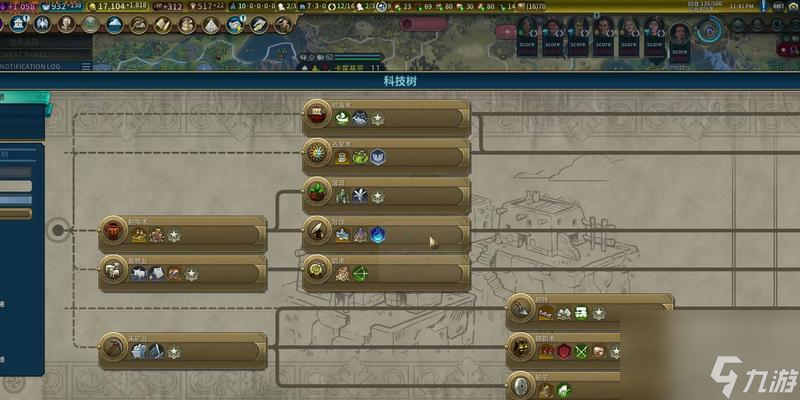Pick the Archery technology node
This screenshot has width=800, height=400.
click(386, 272)
